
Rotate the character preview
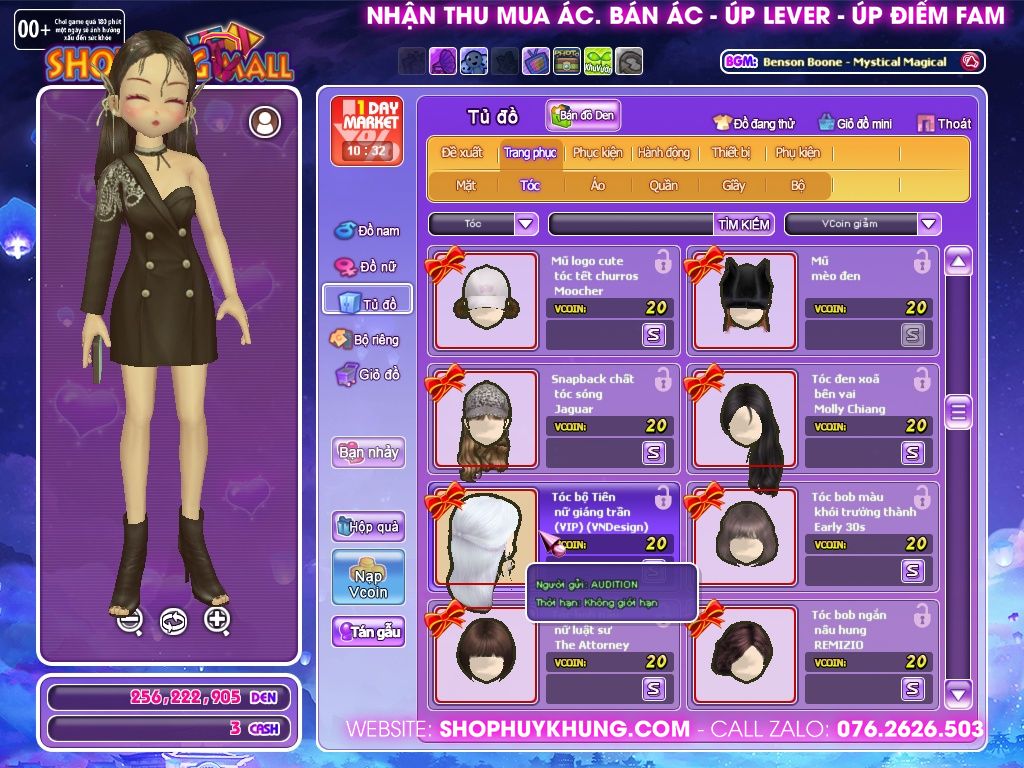pyautogui.click(x=173, y=621)
